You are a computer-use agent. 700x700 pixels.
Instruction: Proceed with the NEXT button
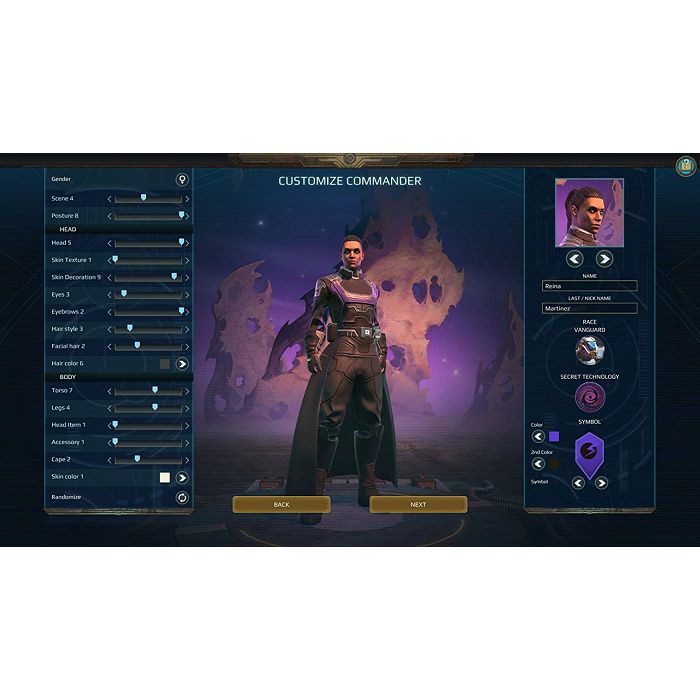[x=418, y=504]
